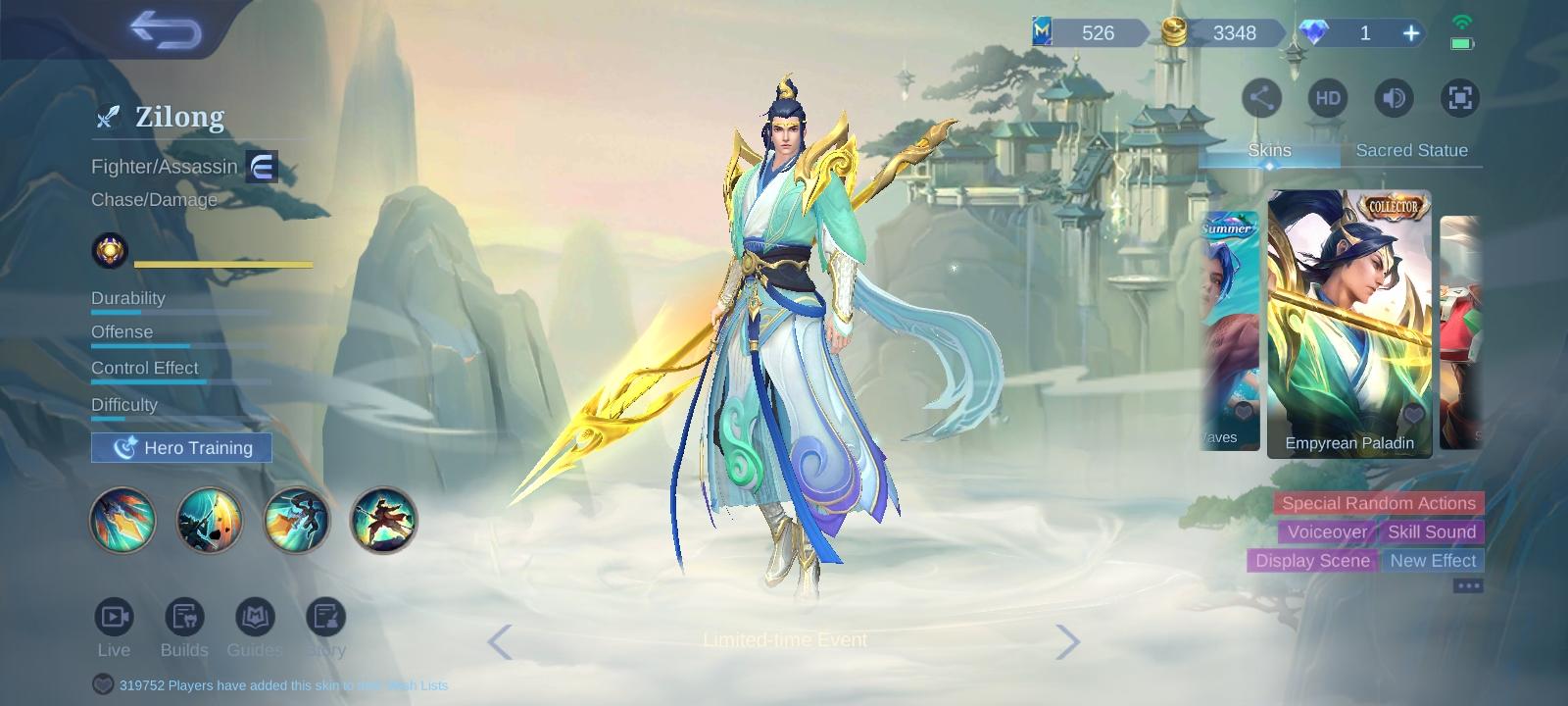Switch to the Sacred Statue tab
Image resolution: width=1568 pixels, height=706 pixels.
point(1412,150)
